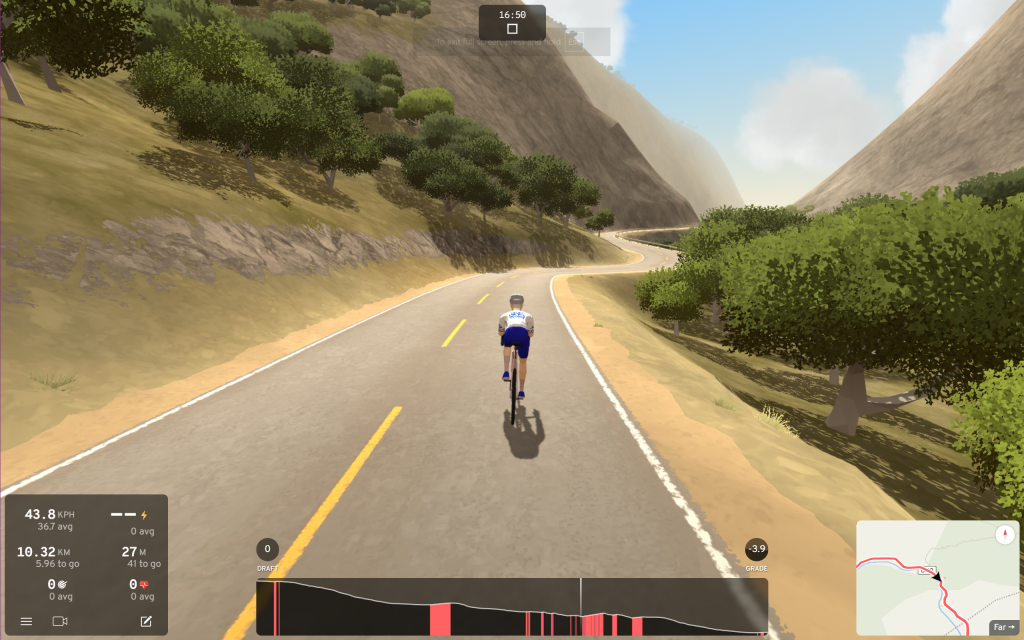Toggle the Far zoom button on minimap
Screen dimensions: 1024x640
1003,628
